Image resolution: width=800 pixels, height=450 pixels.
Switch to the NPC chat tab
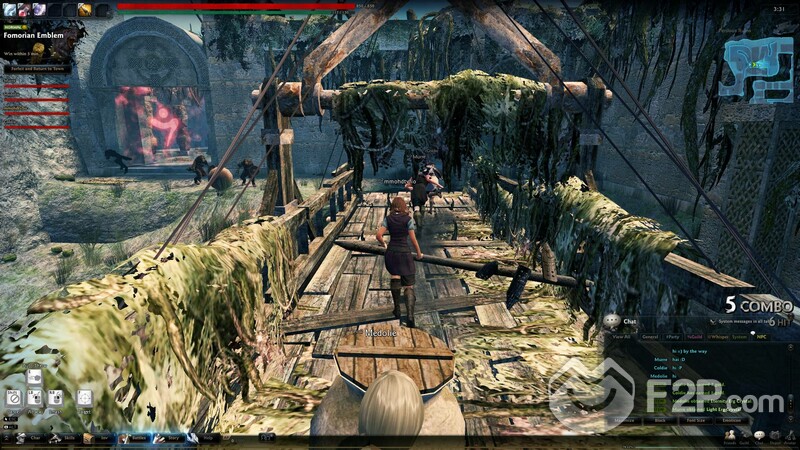click(761, 337)
